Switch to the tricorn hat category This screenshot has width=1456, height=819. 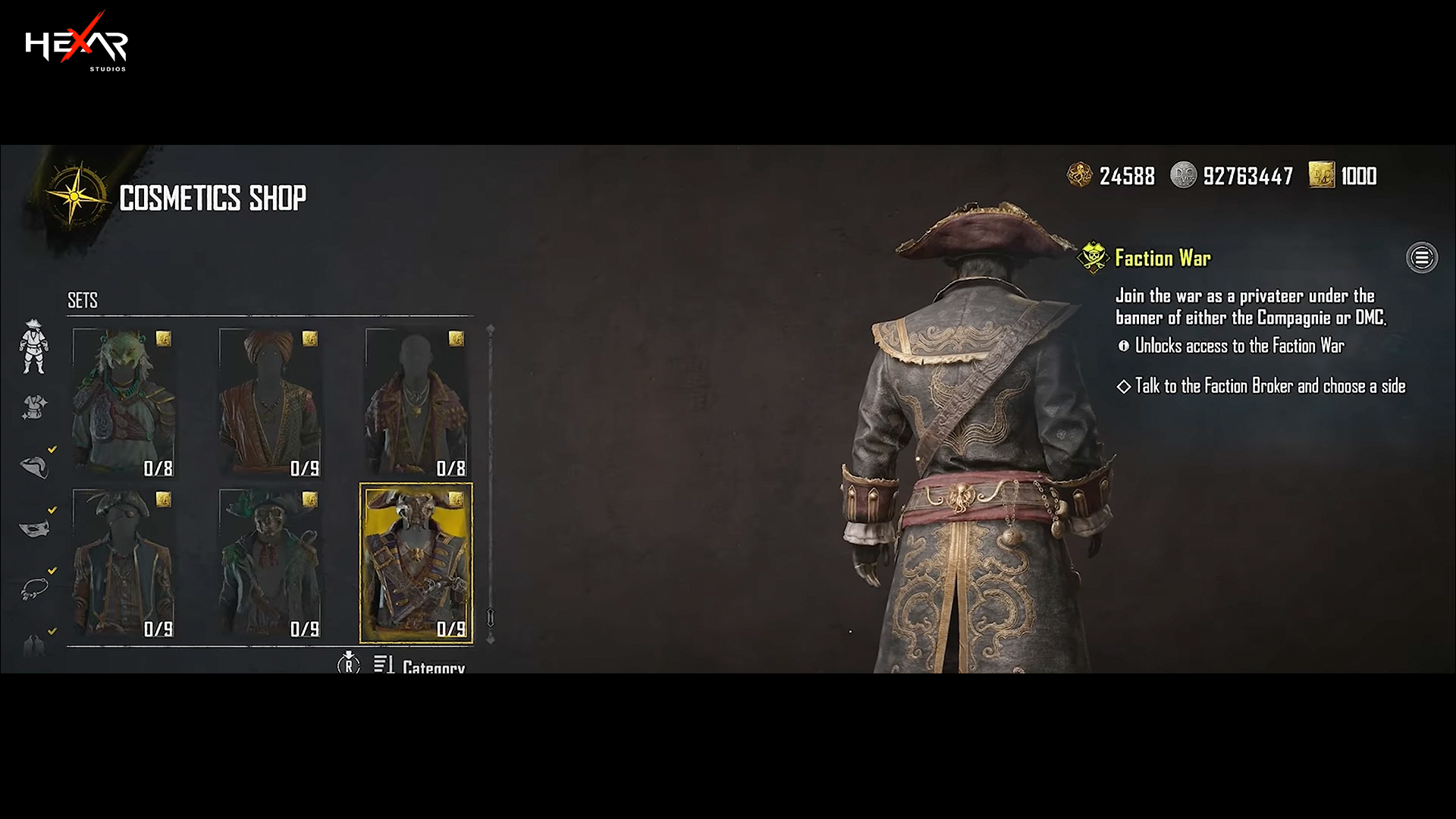34,466
